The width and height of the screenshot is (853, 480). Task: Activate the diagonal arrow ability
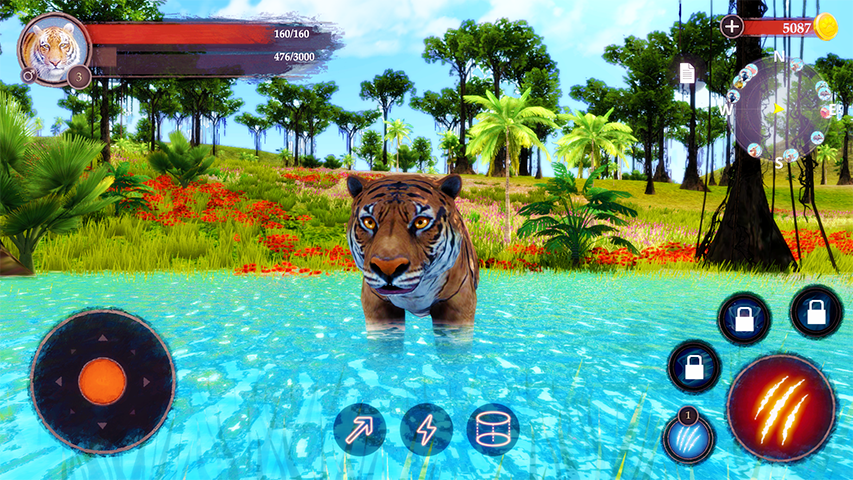[x=360, y=429]
